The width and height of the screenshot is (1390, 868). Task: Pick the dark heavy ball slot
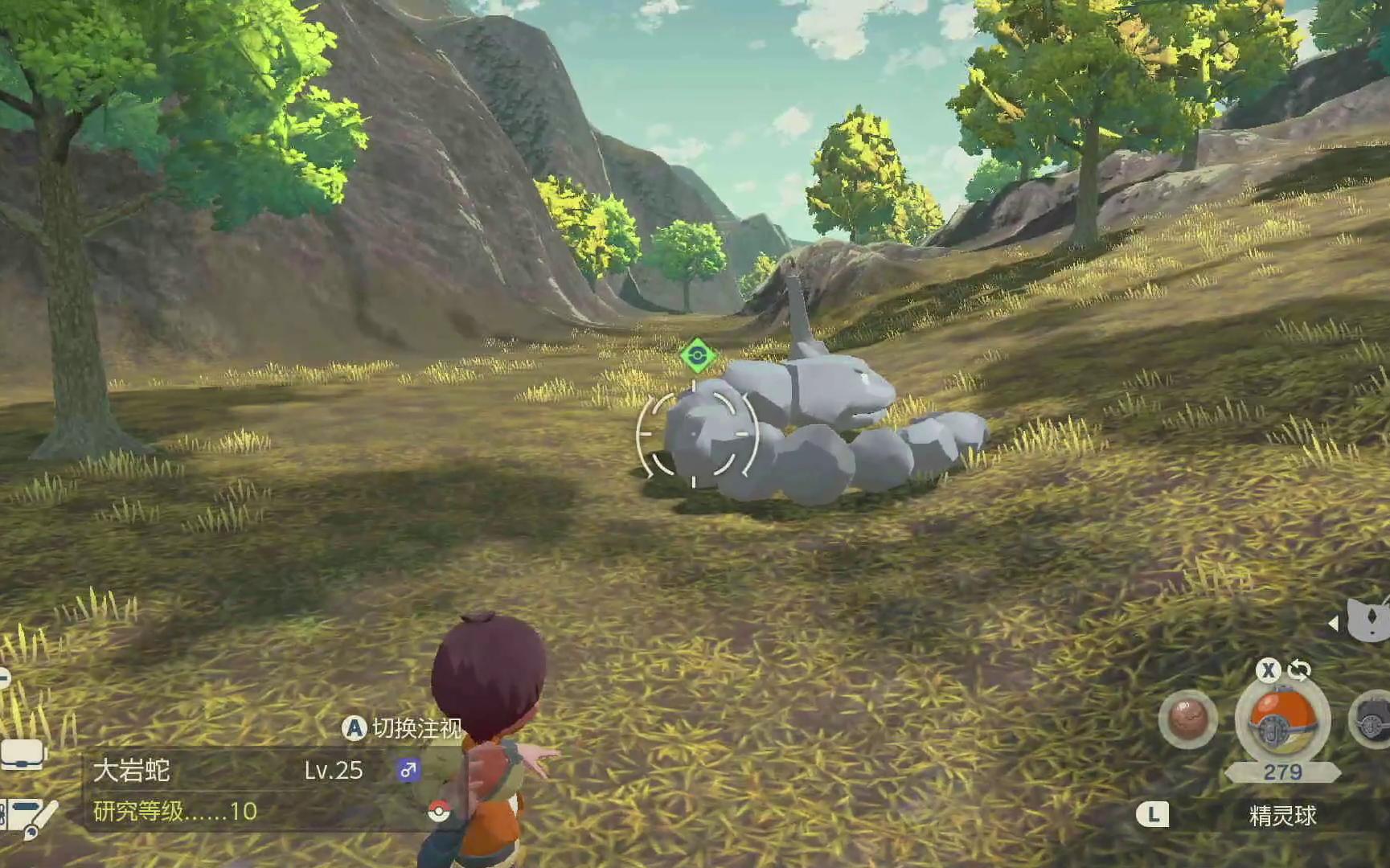(x=1372, y=720)
